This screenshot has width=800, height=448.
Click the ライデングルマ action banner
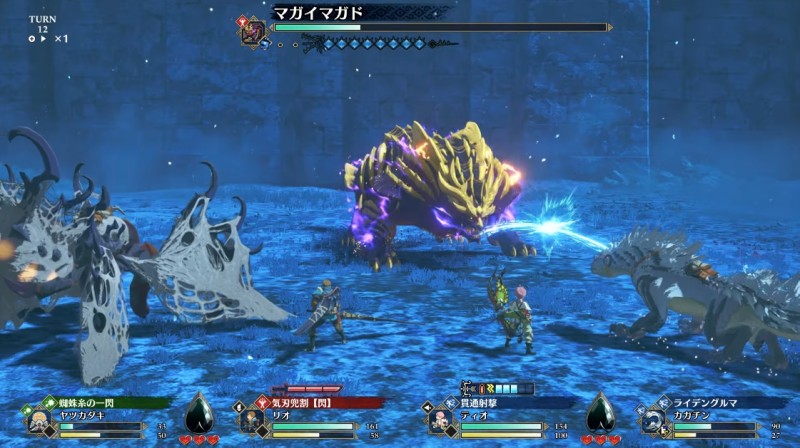(x=712, y=403)
